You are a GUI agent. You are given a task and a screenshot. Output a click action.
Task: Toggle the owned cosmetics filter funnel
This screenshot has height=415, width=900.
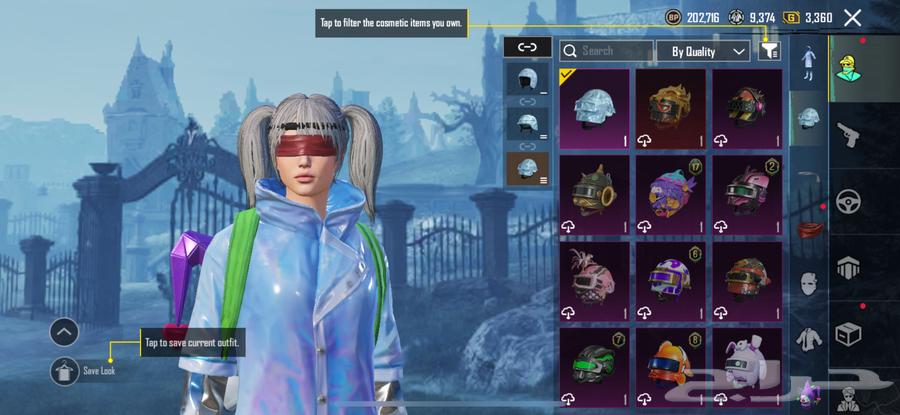pos(768,50)
